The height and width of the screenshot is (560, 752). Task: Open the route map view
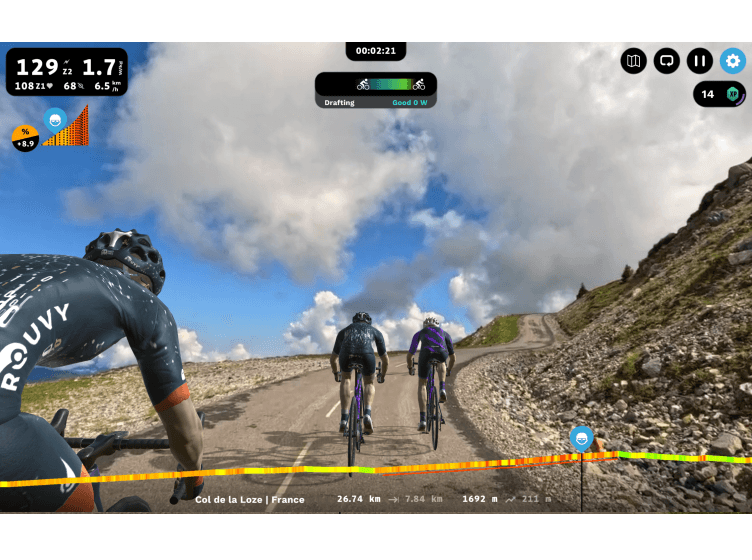coord(633,61)
